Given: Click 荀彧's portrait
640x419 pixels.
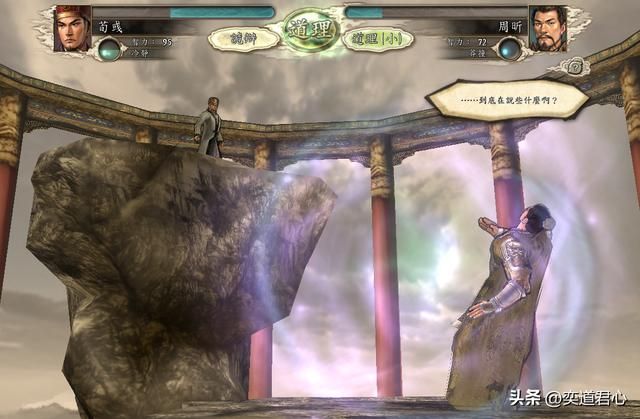Looking at the screenshot, I should click(x=72, y=28).
